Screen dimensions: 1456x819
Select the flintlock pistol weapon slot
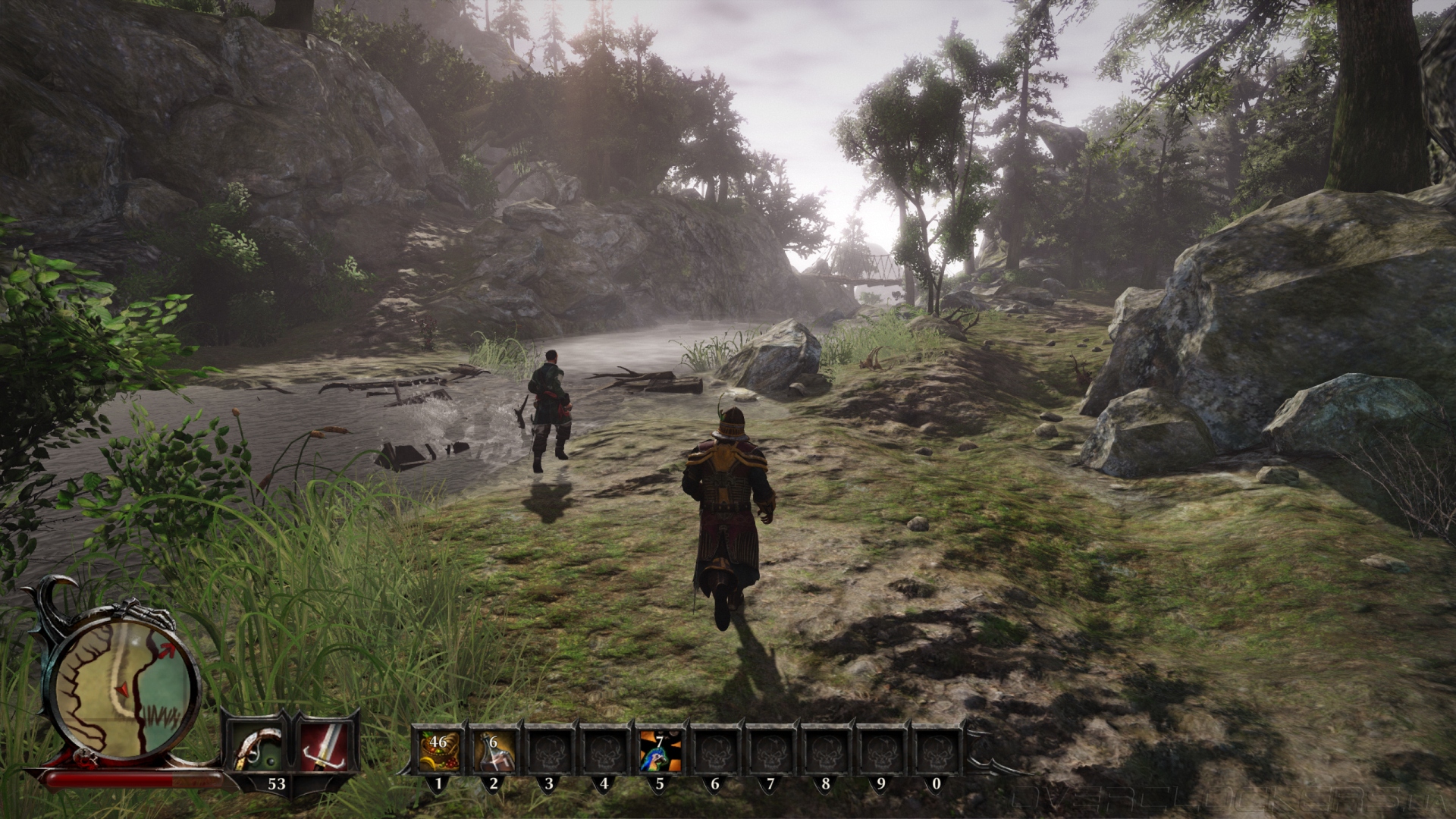click(256, 749)
